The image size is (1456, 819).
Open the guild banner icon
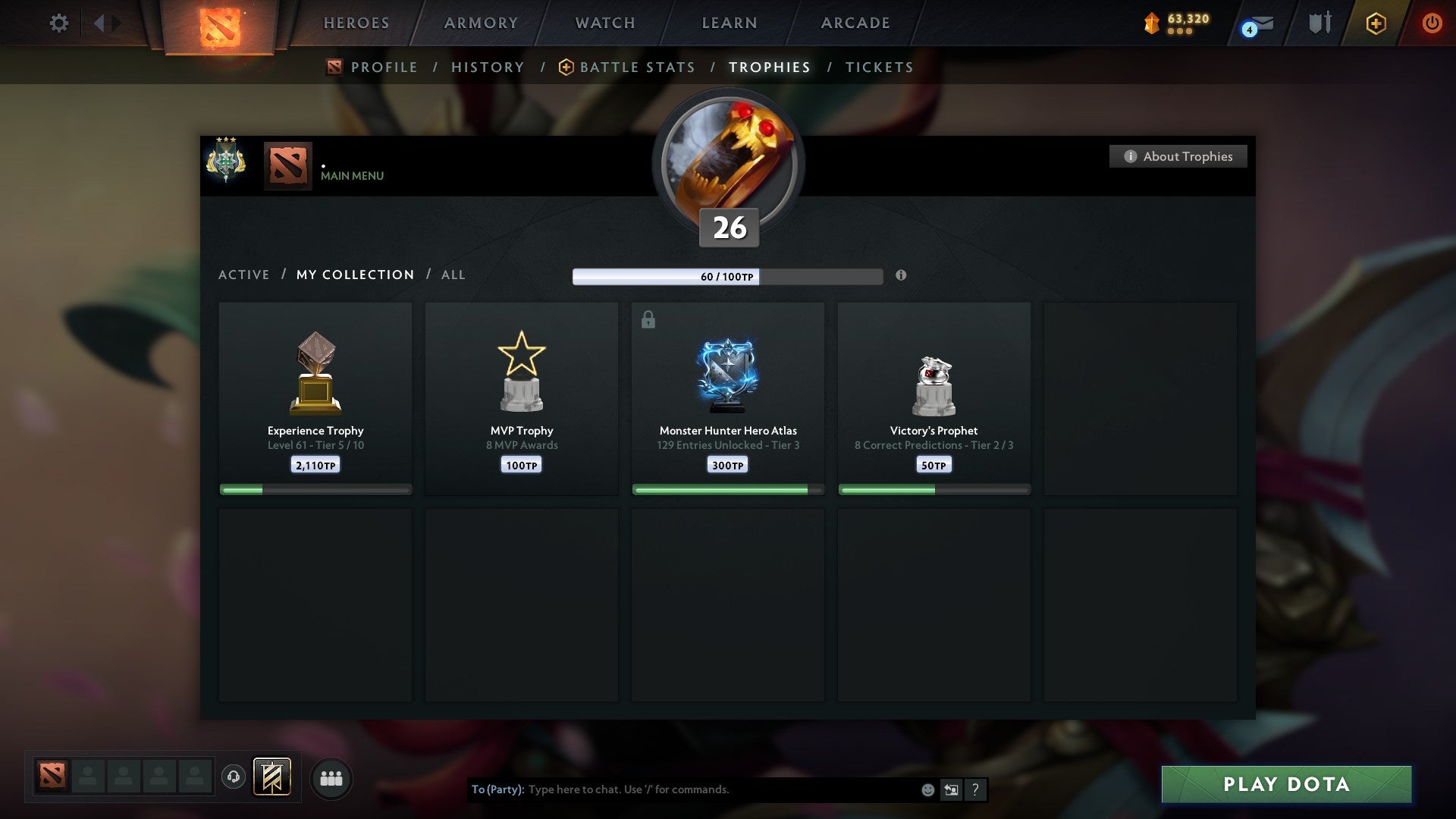click(273, 778)
